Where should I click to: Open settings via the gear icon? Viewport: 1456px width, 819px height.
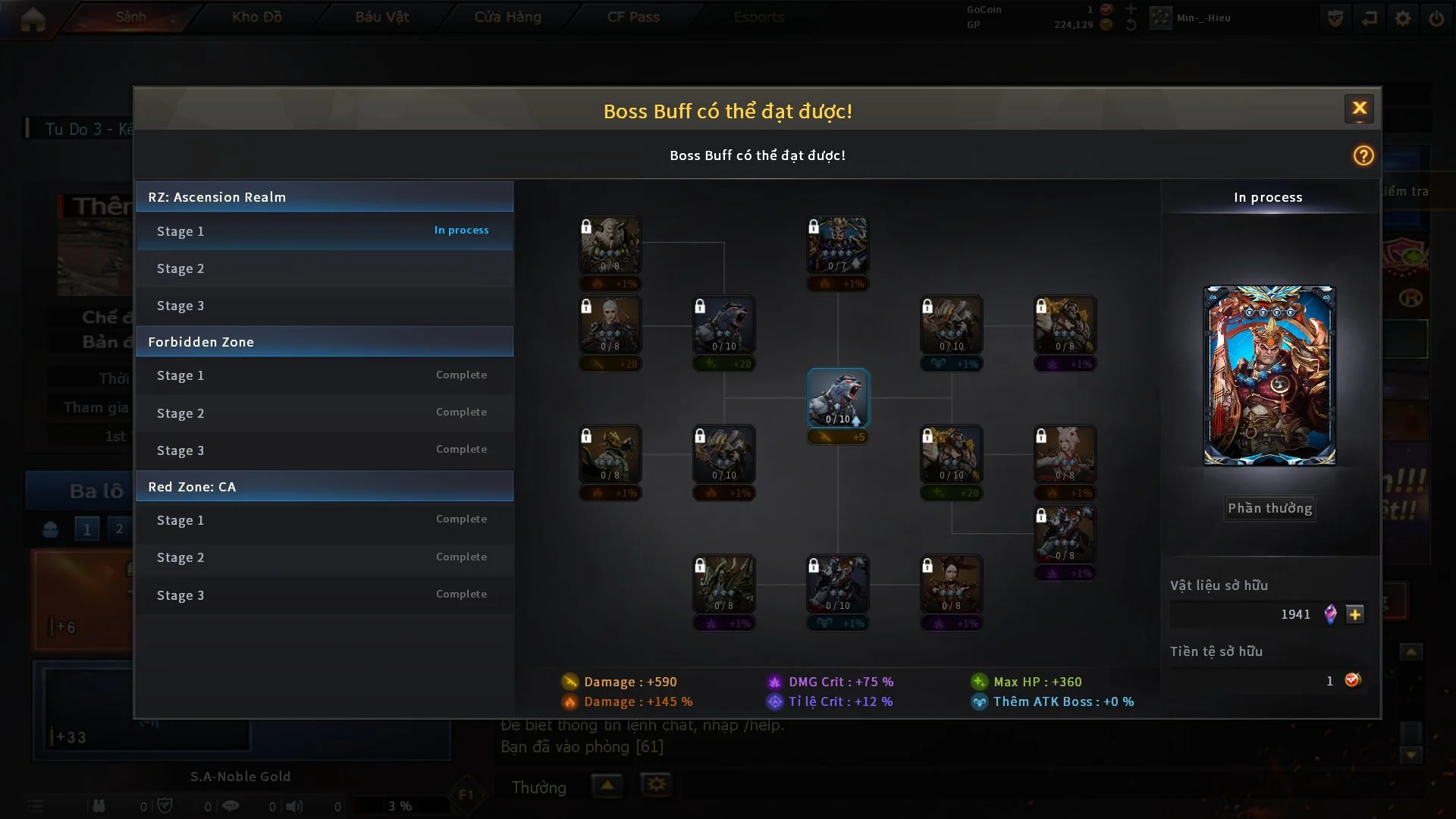1402,18
